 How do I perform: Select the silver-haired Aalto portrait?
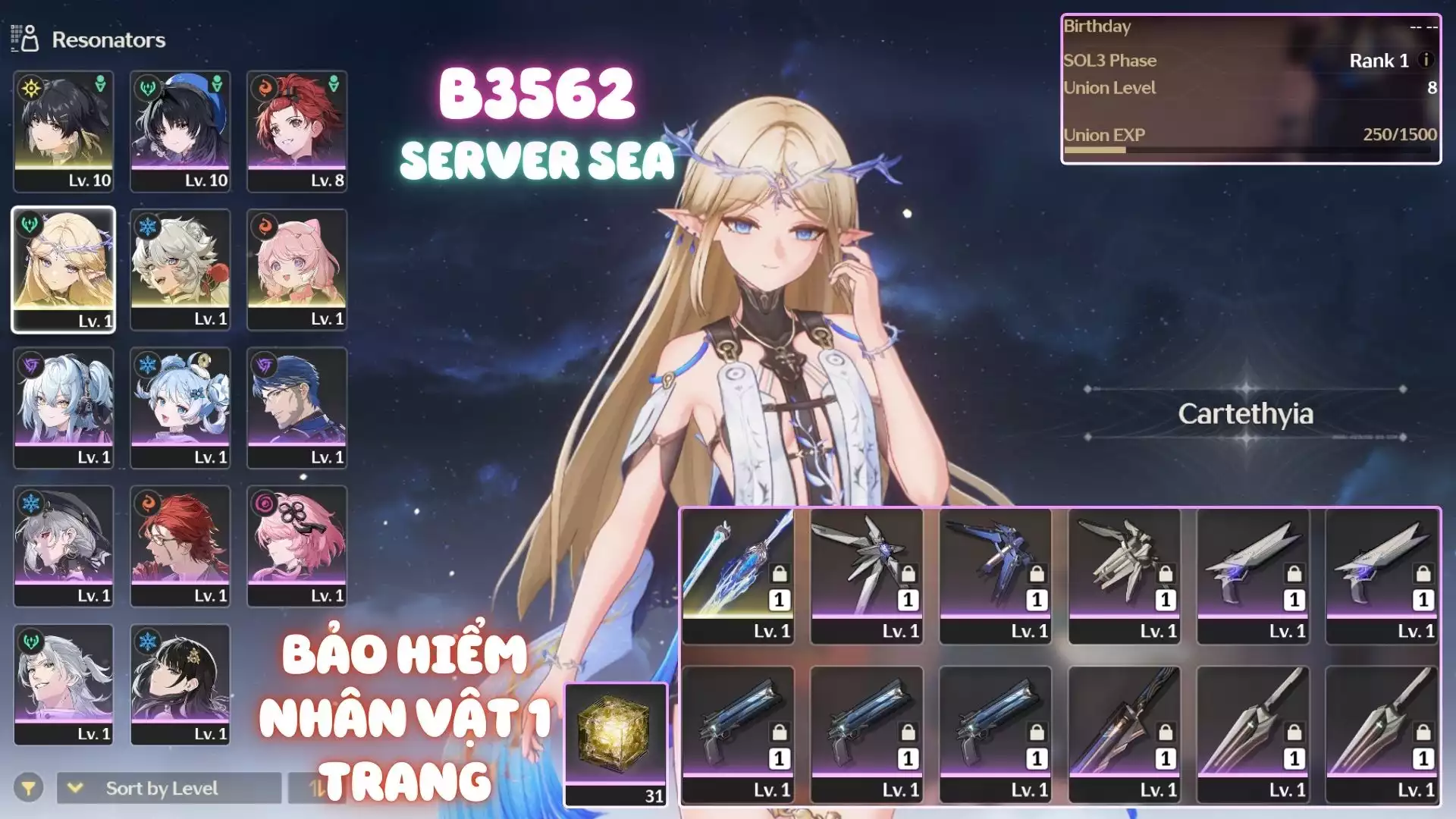(x=64, y=684)
